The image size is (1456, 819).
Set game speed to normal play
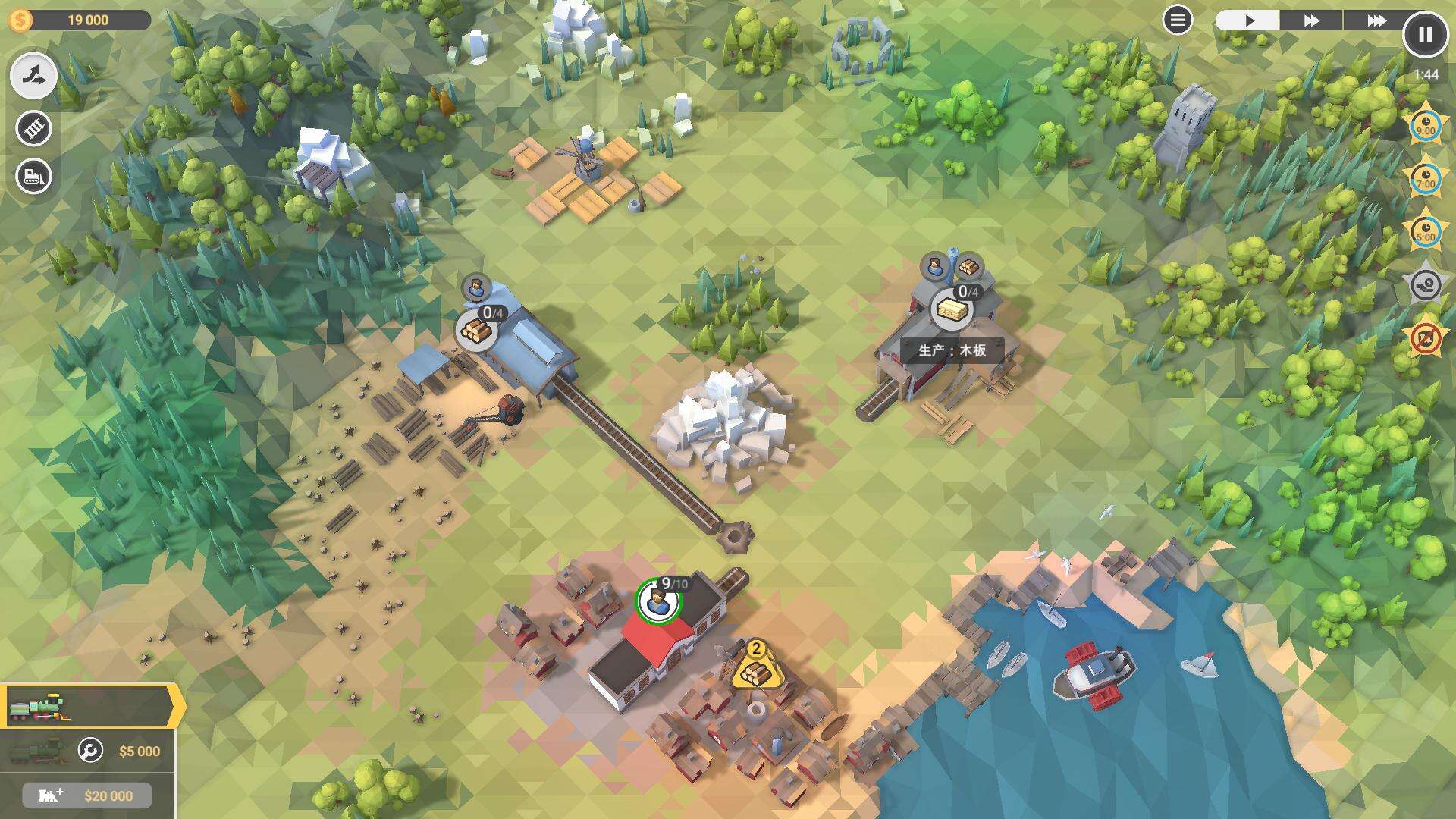1248,20
